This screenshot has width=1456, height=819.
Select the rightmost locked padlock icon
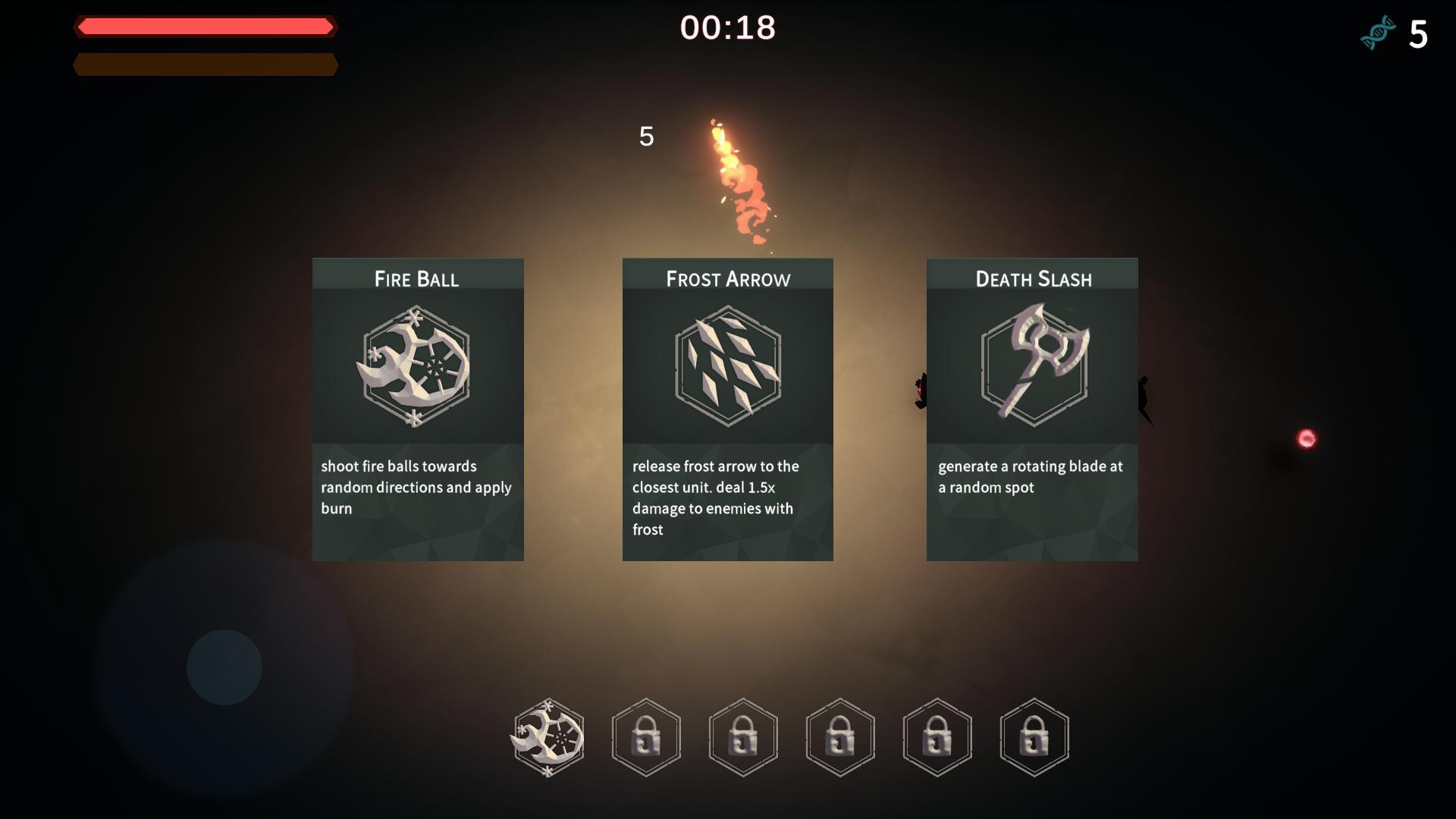pyautogui.click(x=1034, y=737)
